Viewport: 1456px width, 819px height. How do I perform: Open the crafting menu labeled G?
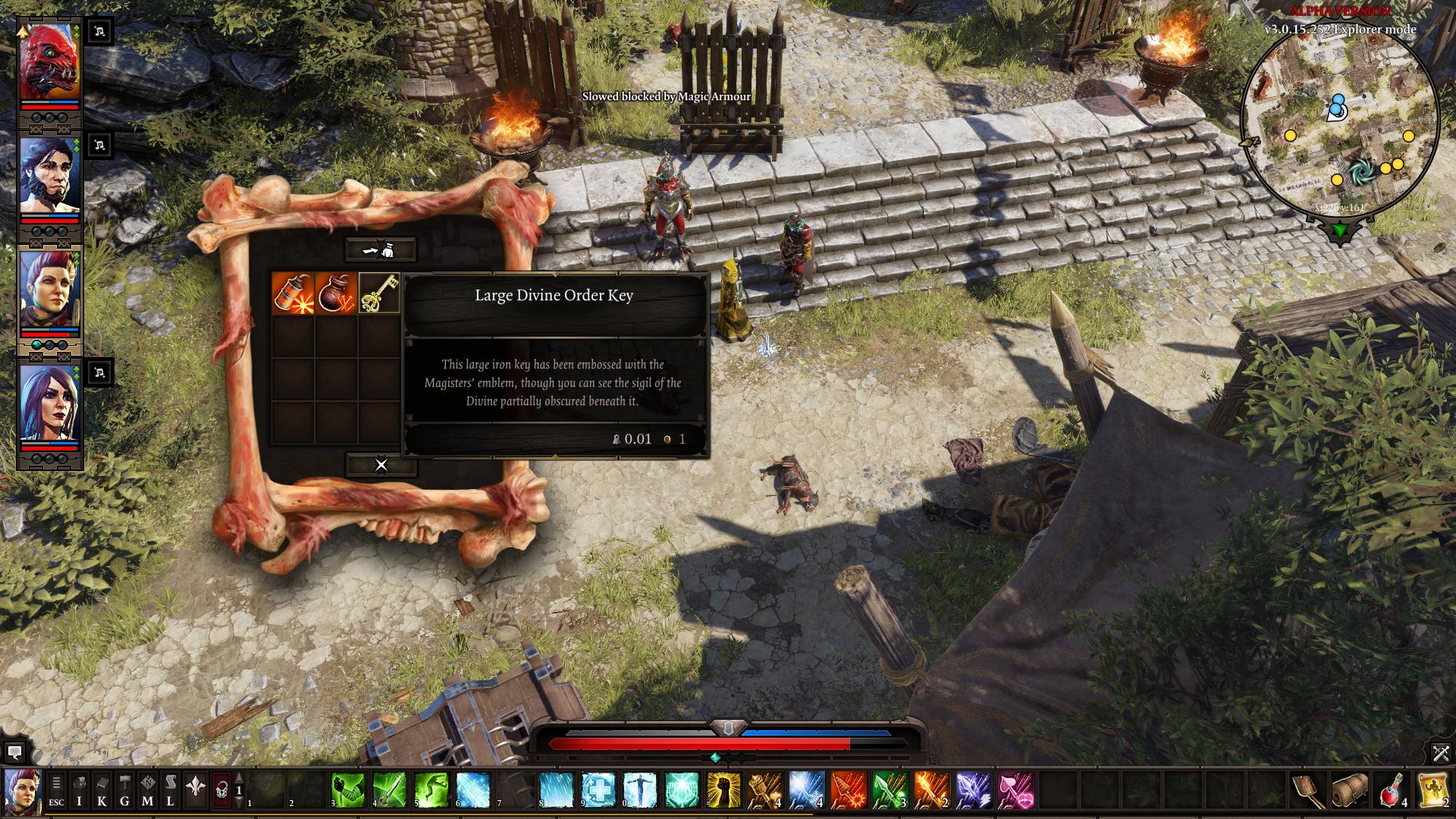[125, 789]
